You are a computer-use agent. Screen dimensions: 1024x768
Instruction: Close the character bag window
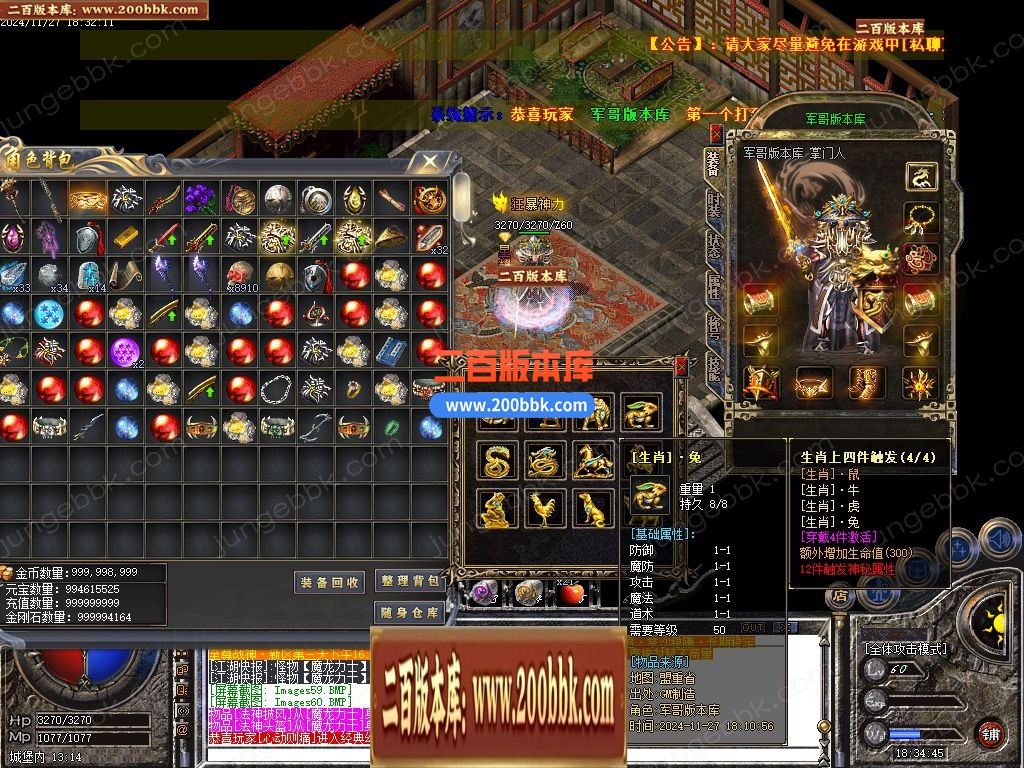(x=430, y=161)
